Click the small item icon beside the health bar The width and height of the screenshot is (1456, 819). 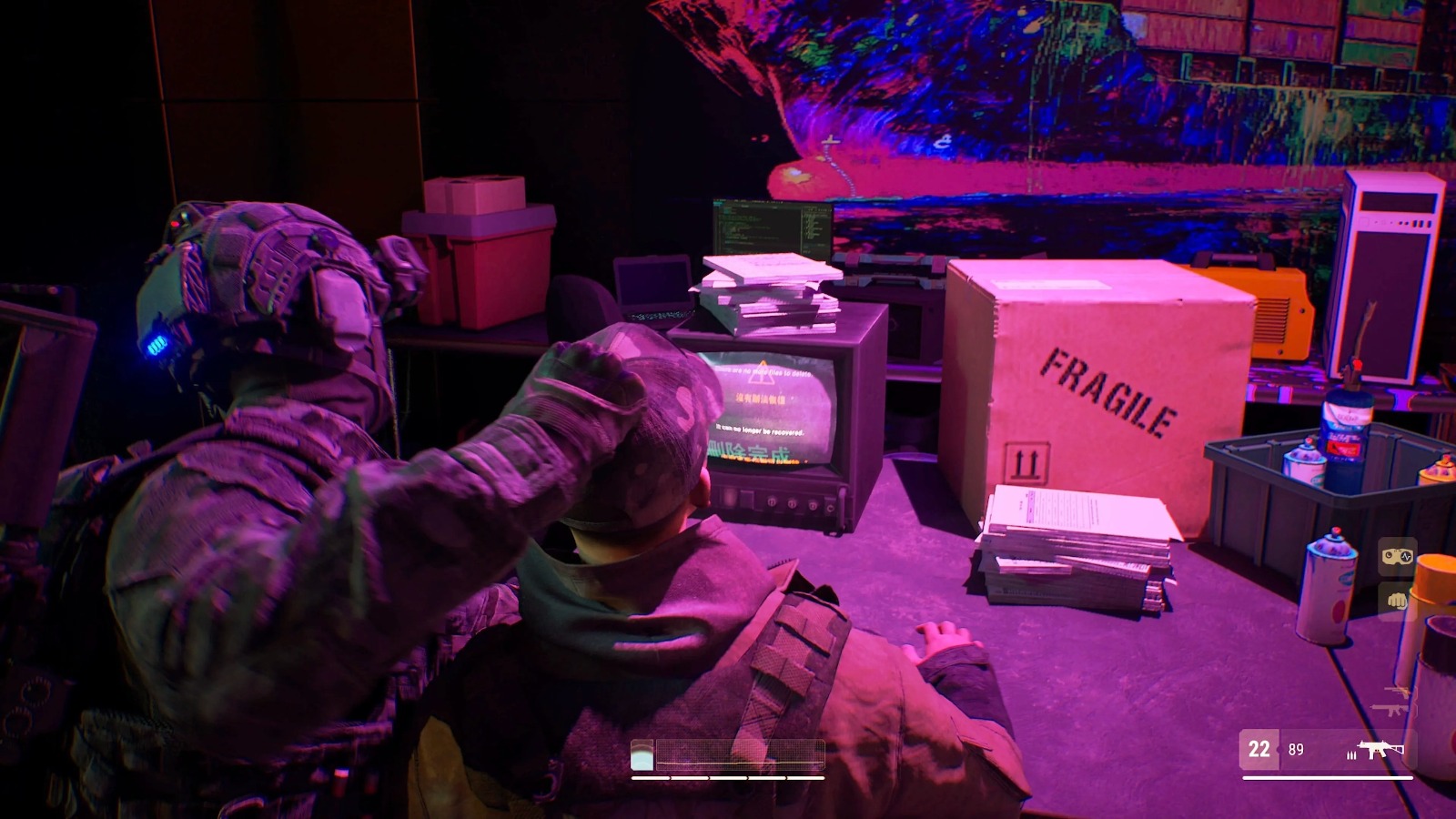pyautogui.click(x=642, y=753)
